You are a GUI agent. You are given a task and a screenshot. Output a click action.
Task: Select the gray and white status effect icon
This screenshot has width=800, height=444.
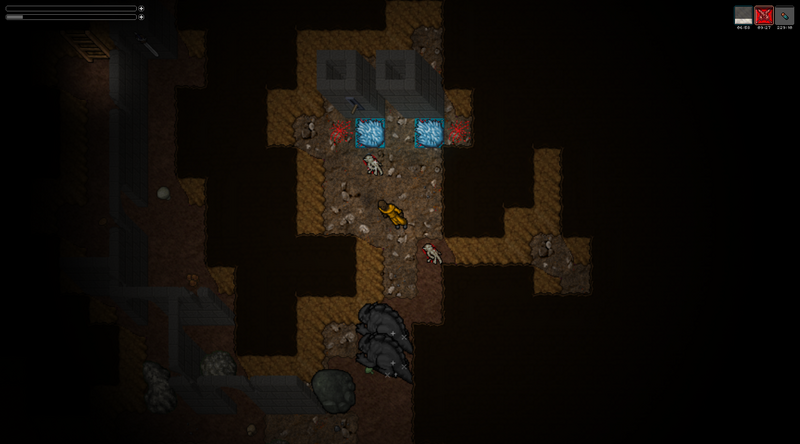[743, 15]
